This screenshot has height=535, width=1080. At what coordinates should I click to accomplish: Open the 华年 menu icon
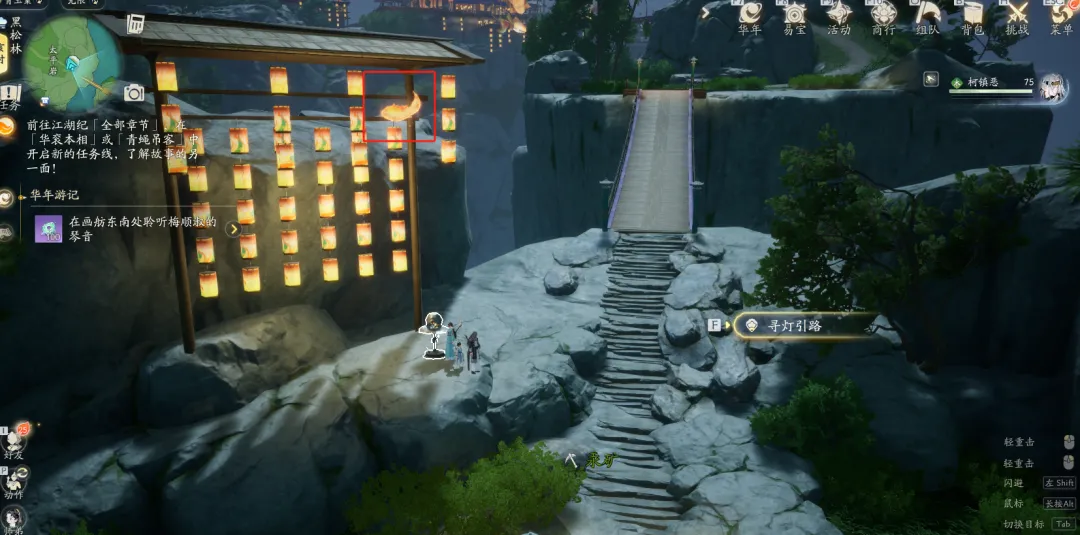click(751, 14)
